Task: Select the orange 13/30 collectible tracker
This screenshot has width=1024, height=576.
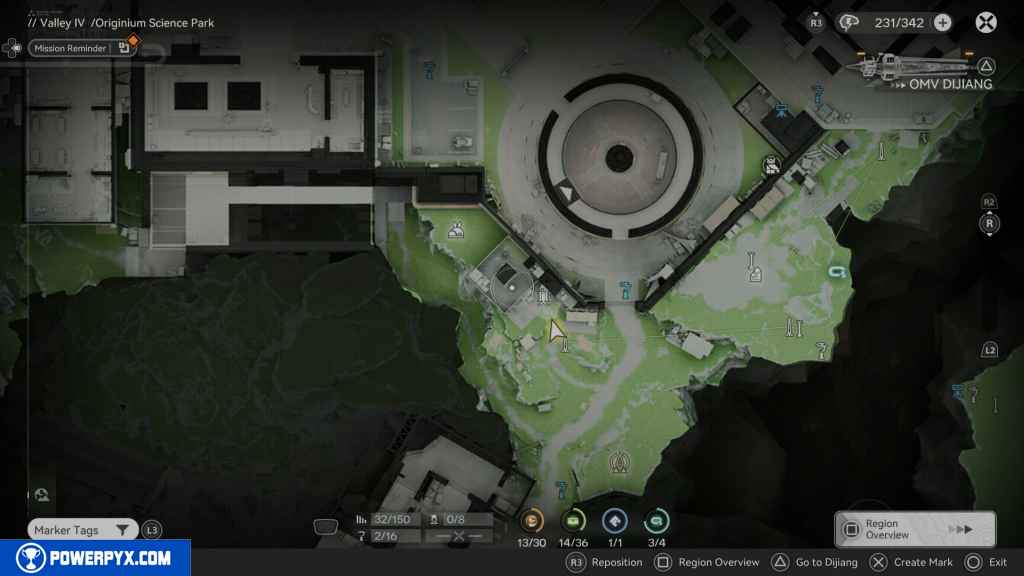Action: tap(531, 520)
